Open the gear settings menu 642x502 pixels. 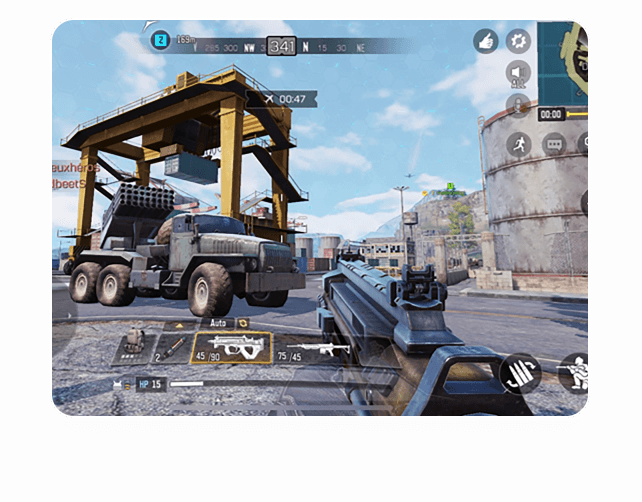(x=518, y=41)
